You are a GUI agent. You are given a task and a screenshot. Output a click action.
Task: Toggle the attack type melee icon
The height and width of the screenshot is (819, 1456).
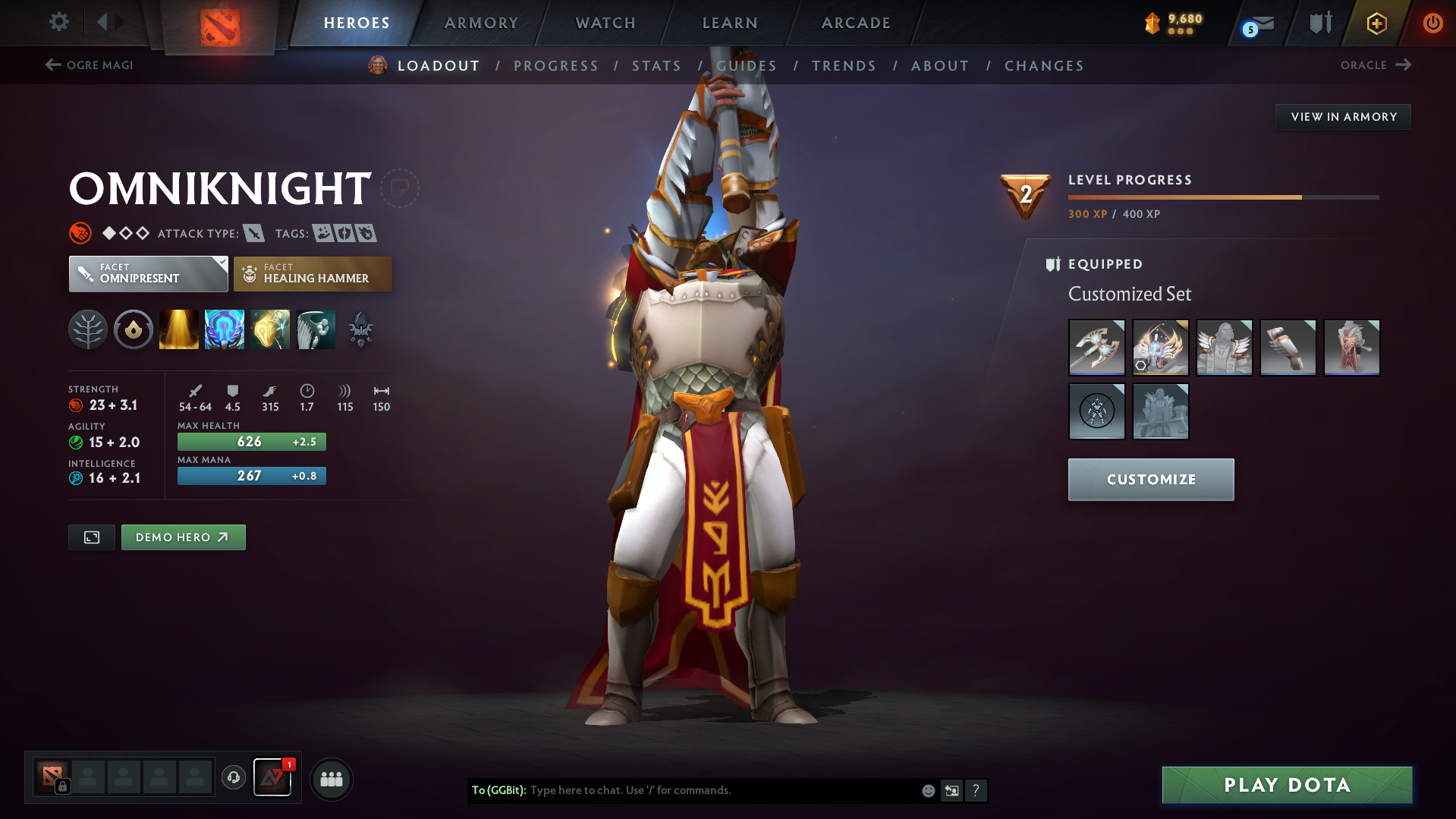tap(253, 233)
